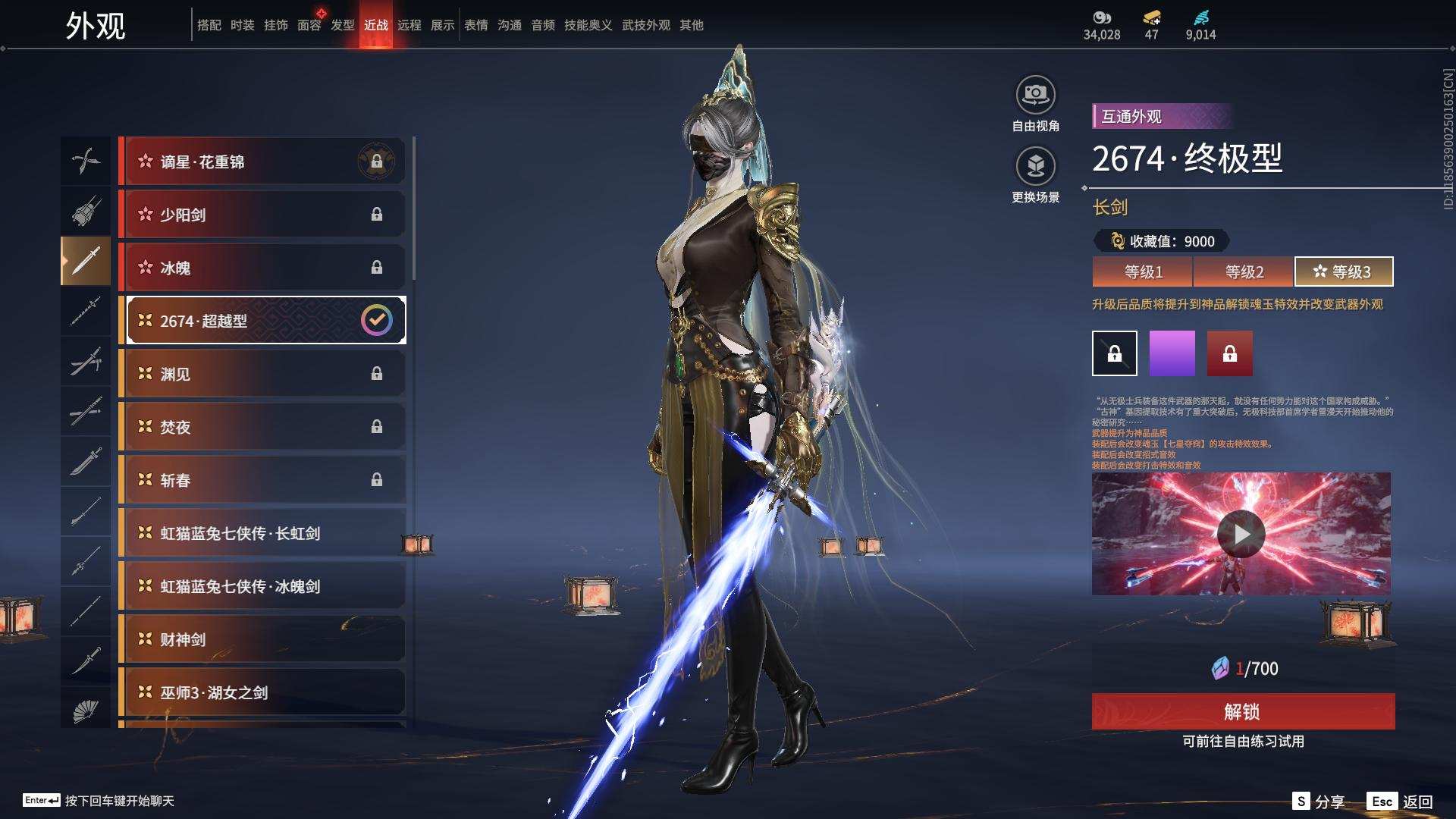
Task: Open the 发型 tab
Action: coord(343,25)
